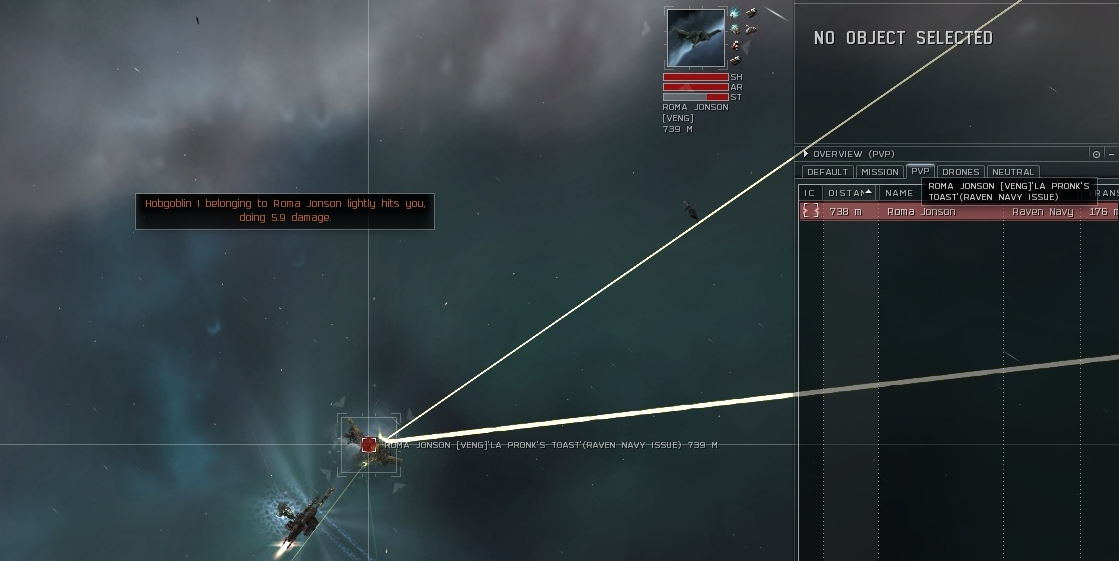Screen dimensions: 1119x561
Task: Open the Mission overview tab
Action: point(880,172)
